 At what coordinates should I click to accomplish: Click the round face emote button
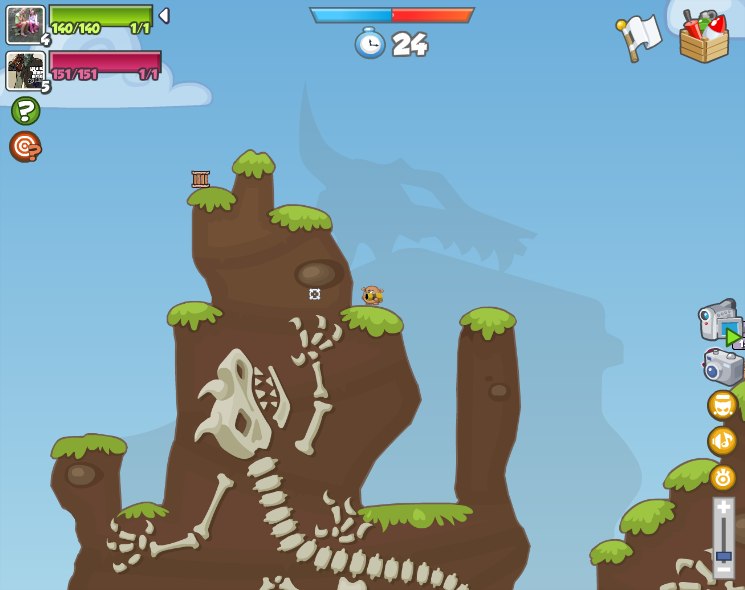click(x=722, y=405)
